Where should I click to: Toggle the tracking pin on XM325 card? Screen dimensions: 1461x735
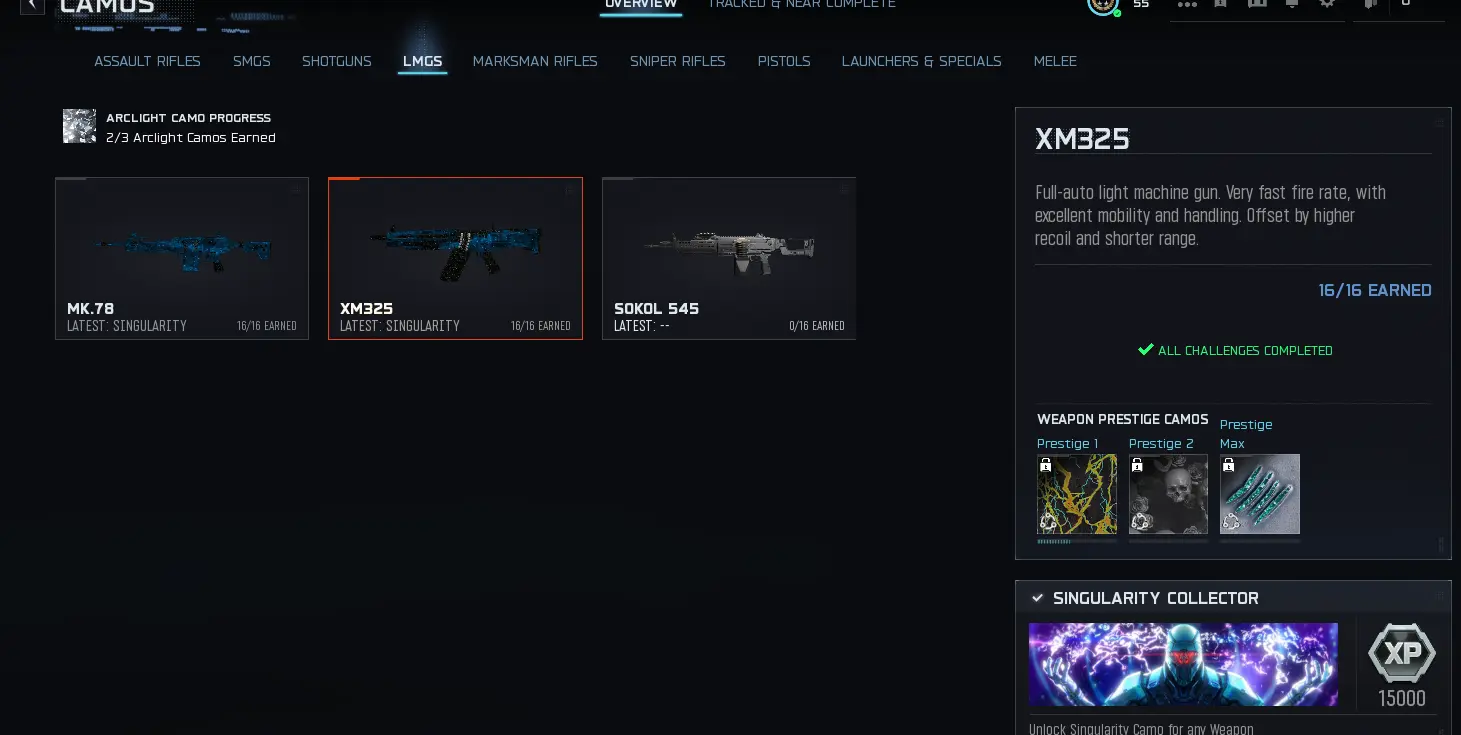(x=570, y=189)
